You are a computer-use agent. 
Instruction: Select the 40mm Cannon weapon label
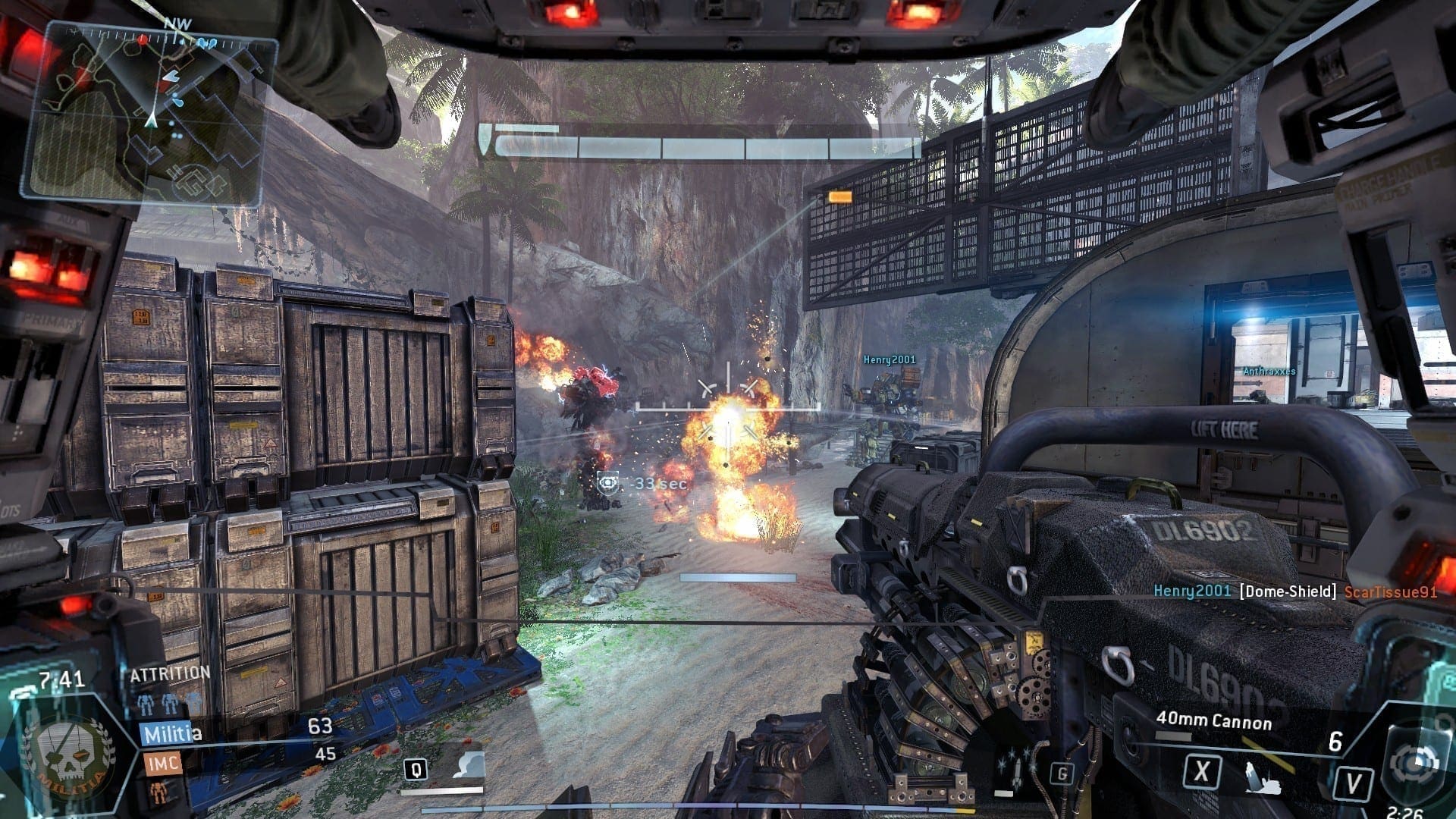1213,720
